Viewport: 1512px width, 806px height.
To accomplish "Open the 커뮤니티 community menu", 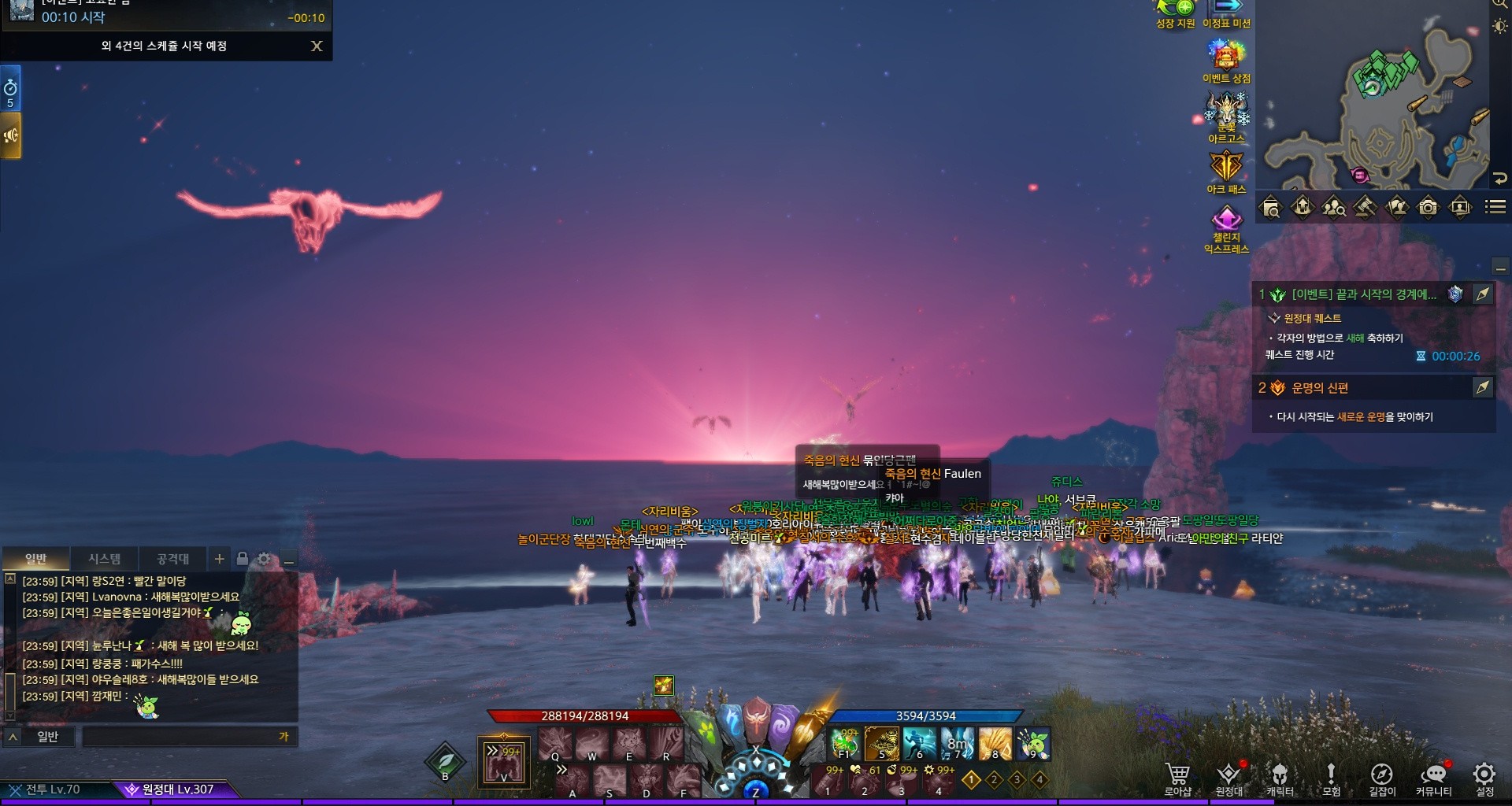I will [1433, 778].
